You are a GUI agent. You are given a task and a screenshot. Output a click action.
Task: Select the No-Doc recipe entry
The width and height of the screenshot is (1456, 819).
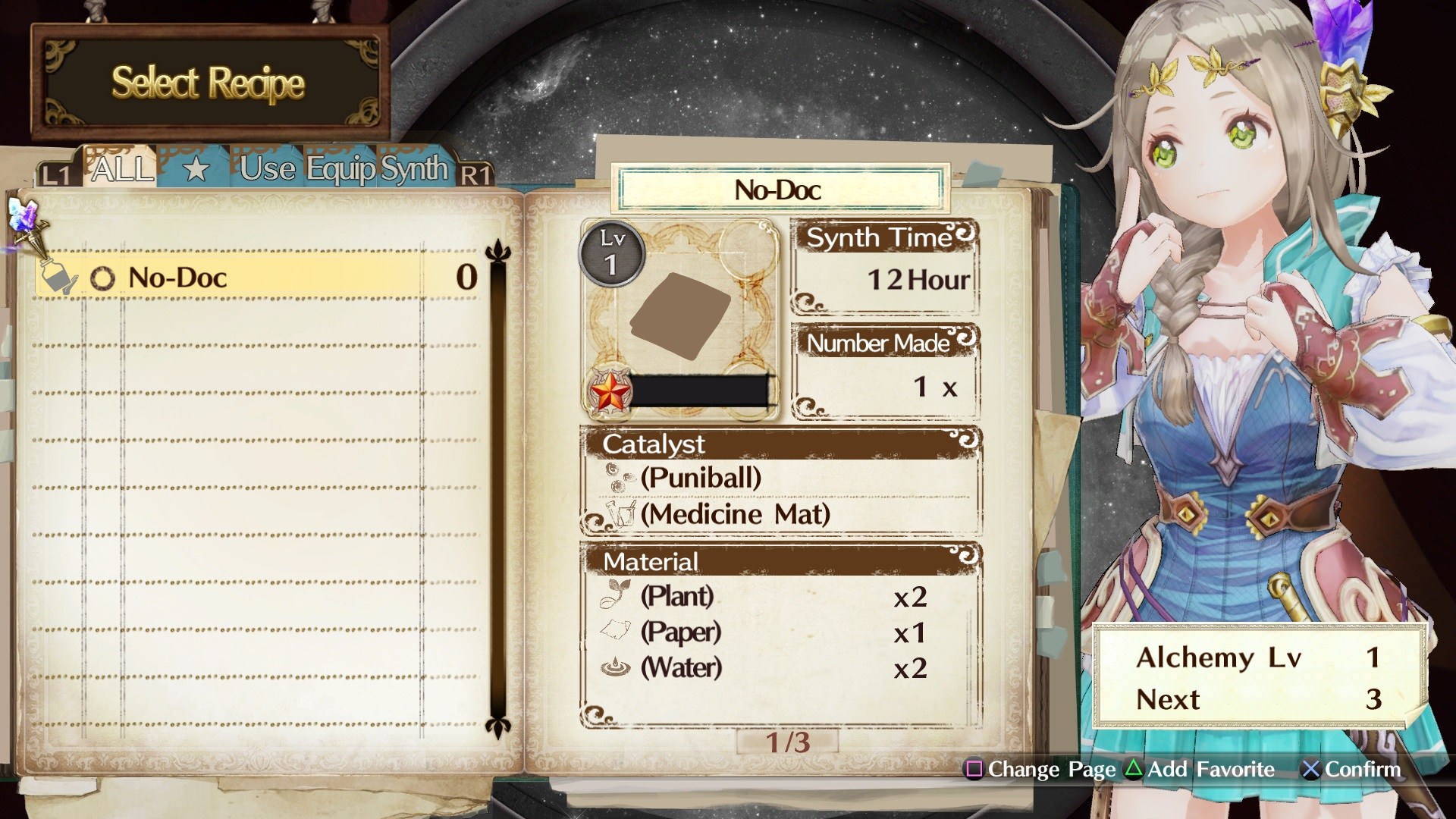coord(178,277)
